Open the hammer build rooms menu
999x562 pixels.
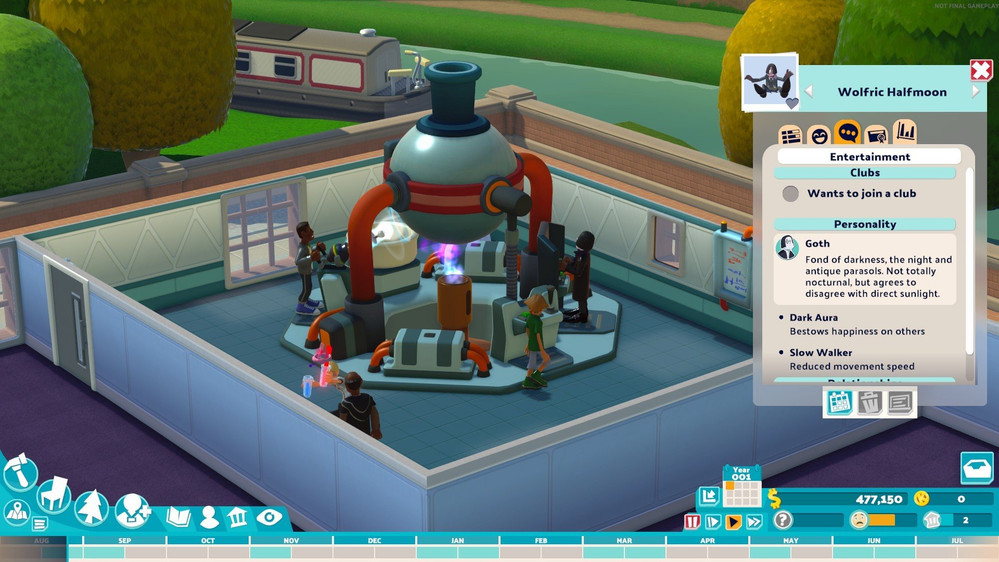point(19,472)
